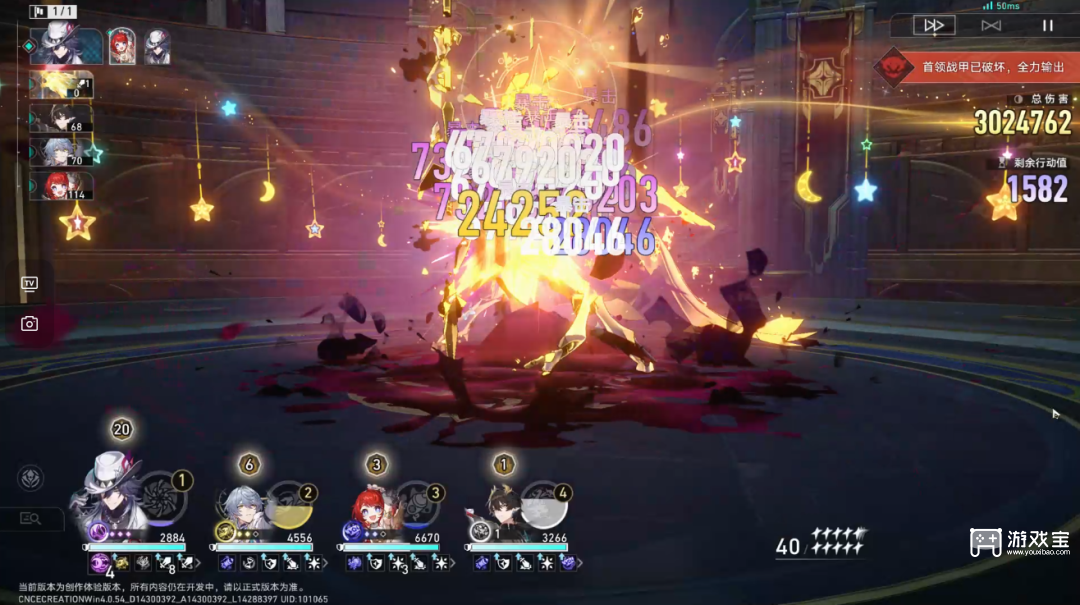Image resolution: width=1080 pixels, height=605 pixels.
Task: Toggle the double-speed fast-forward button
Action: pyautogui.click(x=934, y=25)
